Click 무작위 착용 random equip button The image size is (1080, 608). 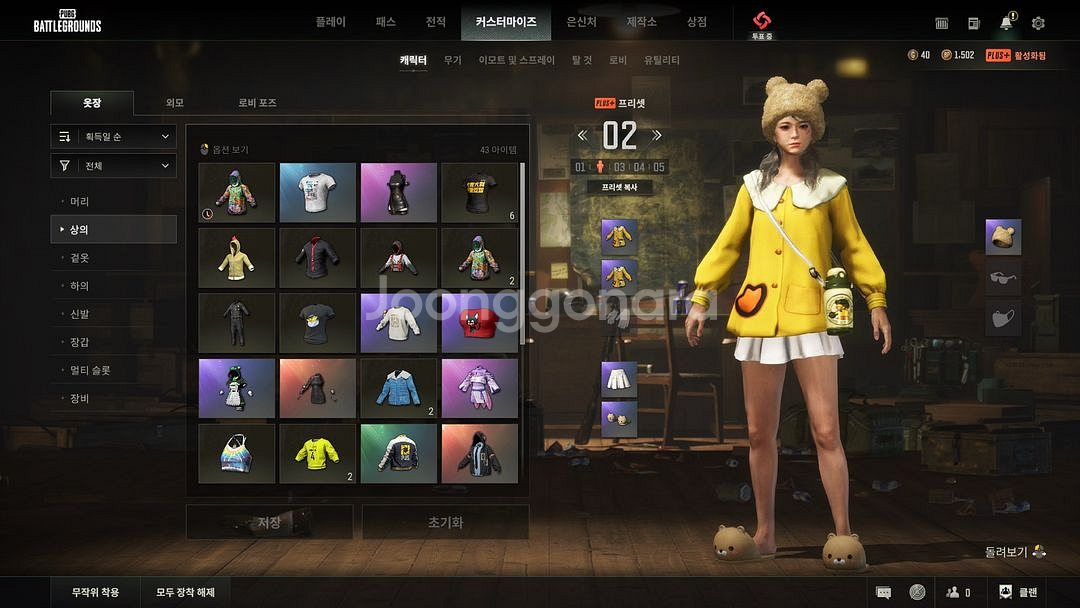[x=95, y=592]
